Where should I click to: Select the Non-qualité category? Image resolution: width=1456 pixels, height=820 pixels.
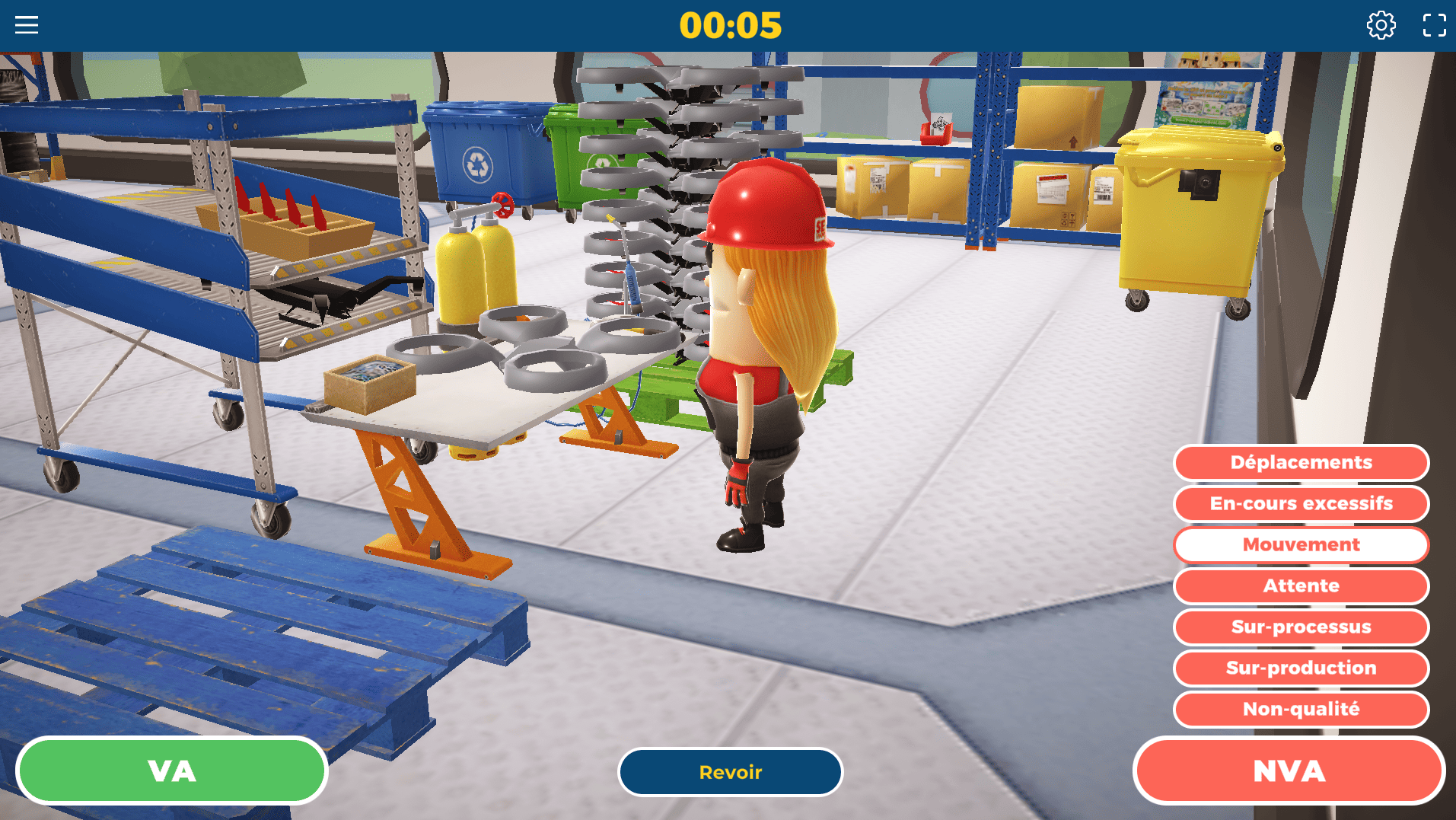[x=1301, y=709]
